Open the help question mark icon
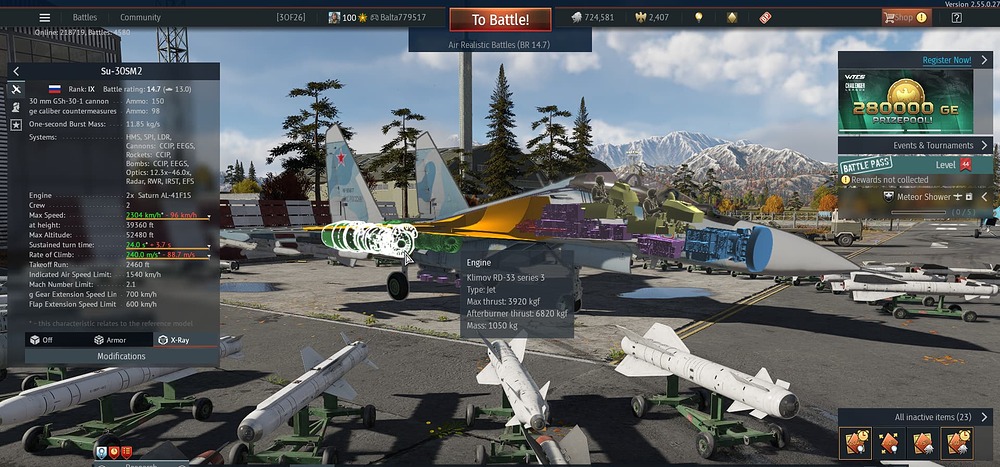1000x467 pixels. point(957,18)
